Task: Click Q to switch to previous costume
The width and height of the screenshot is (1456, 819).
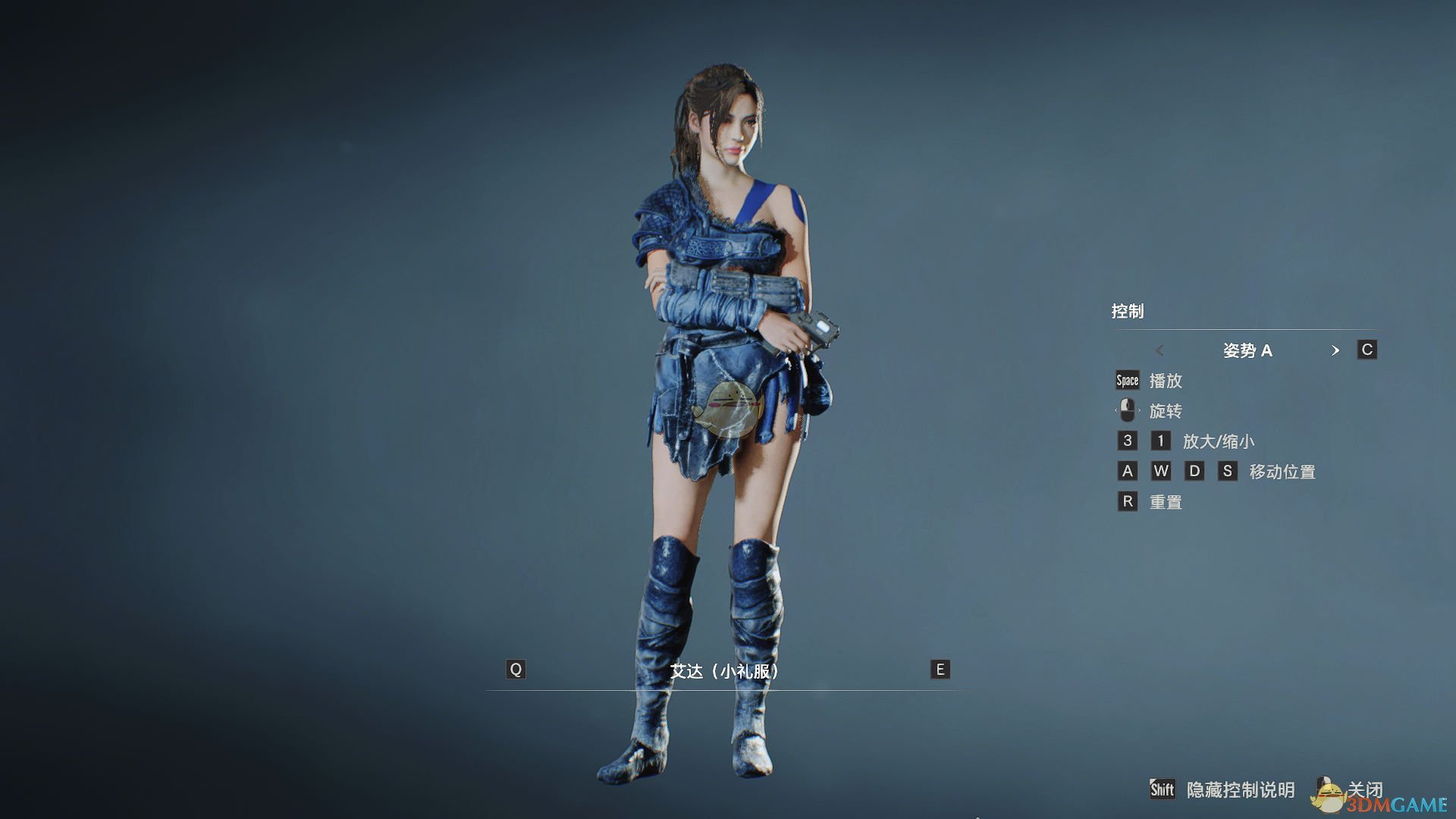Action: pyautogui.click(x=516, y=670)
